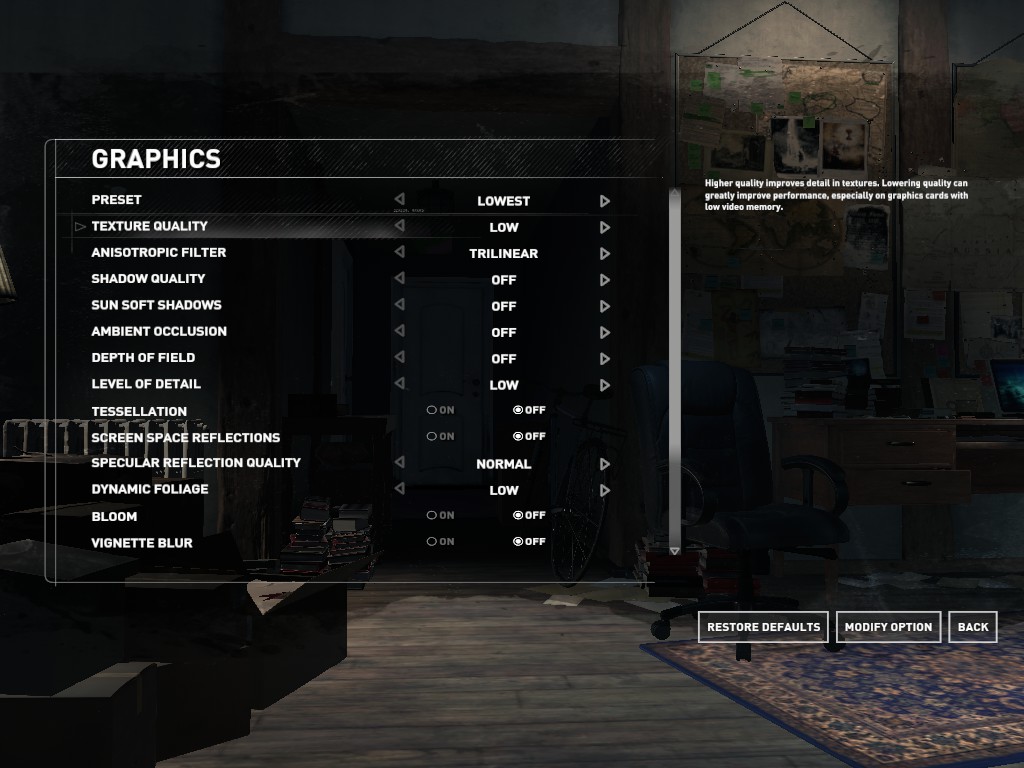Step Sun Soft Shadows right
1024x768 pixels.
tap(605, 306)
